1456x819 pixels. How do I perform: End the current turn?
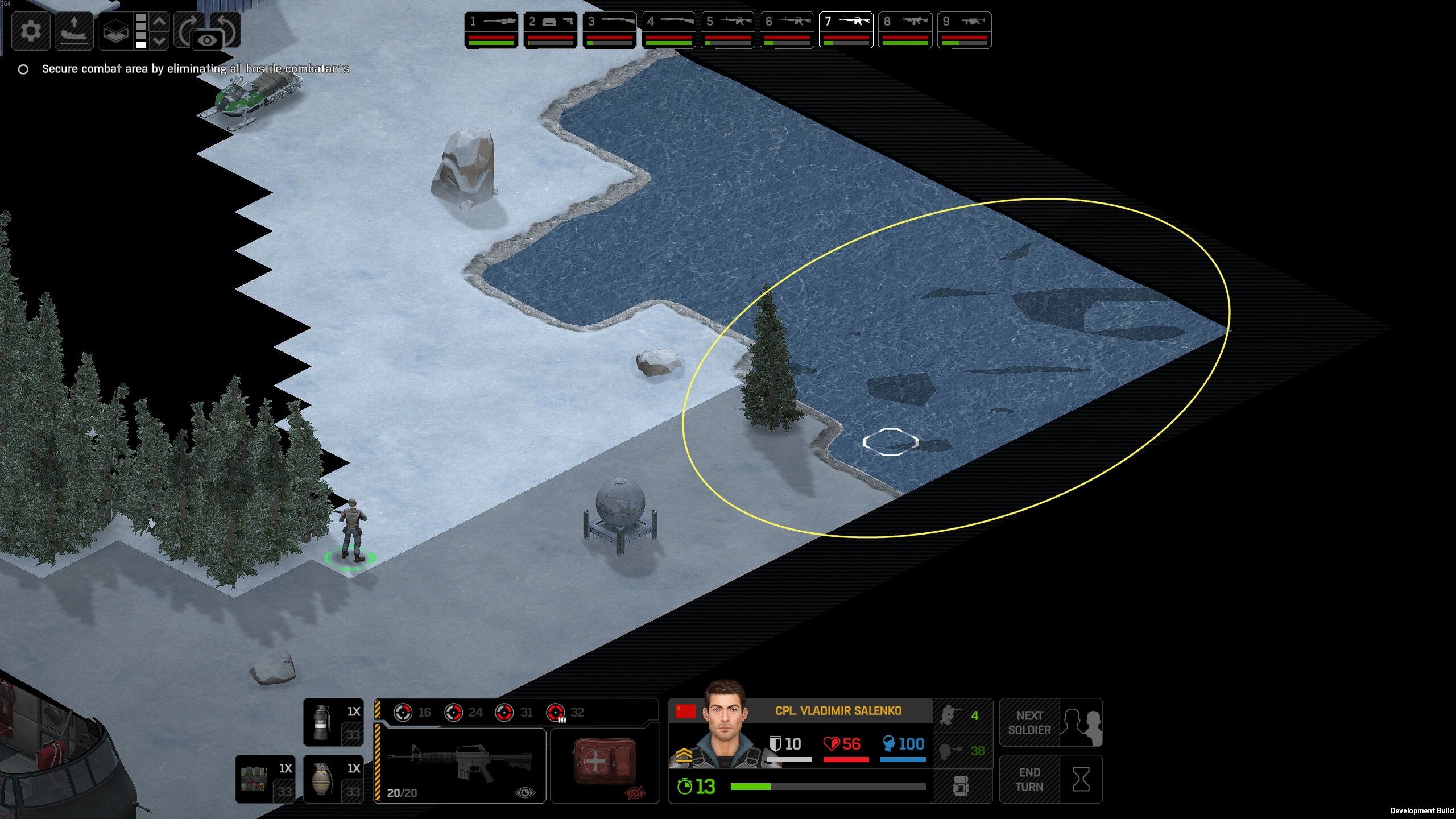pos(1050,779)
